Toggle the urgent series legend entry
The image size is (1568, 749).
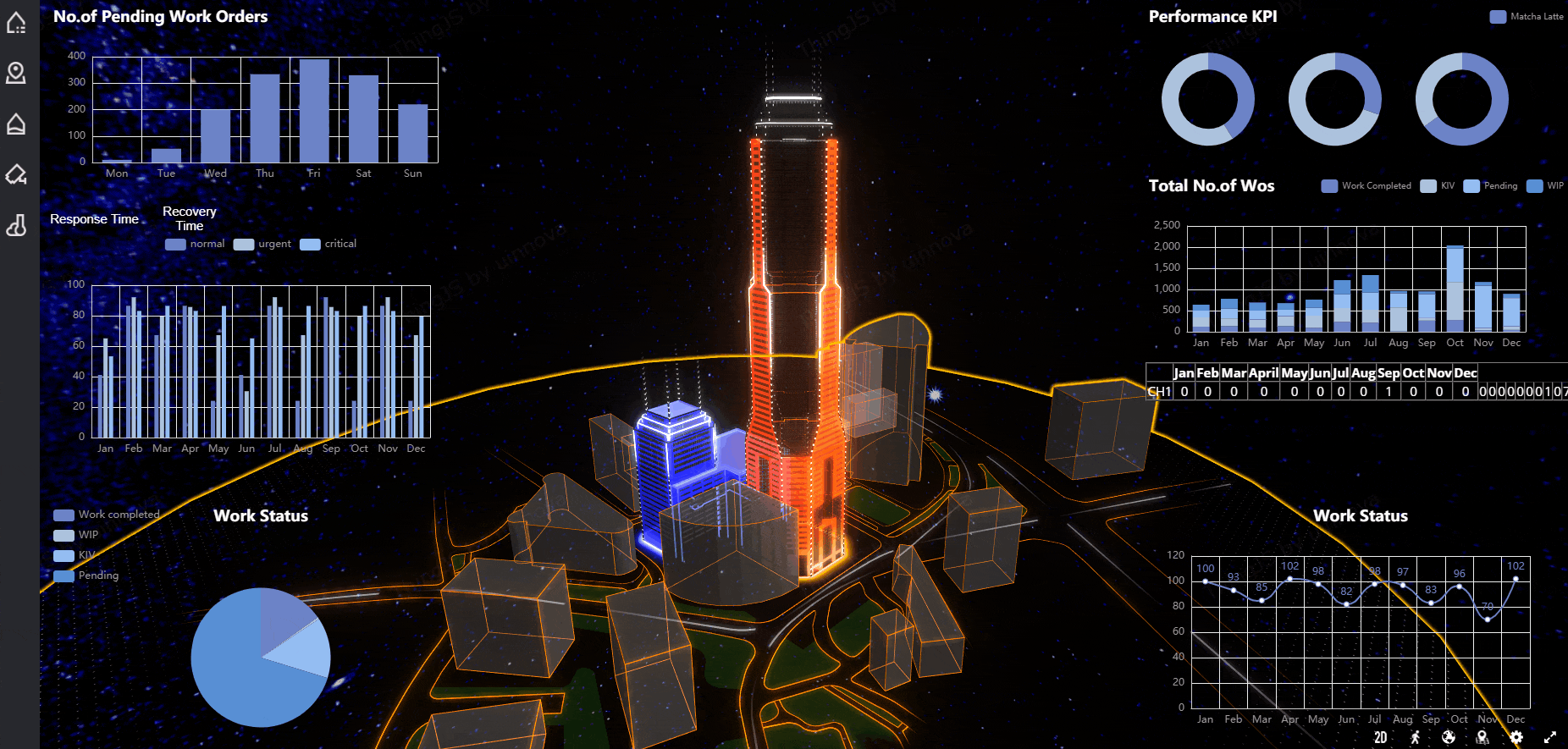coord(262,244)
